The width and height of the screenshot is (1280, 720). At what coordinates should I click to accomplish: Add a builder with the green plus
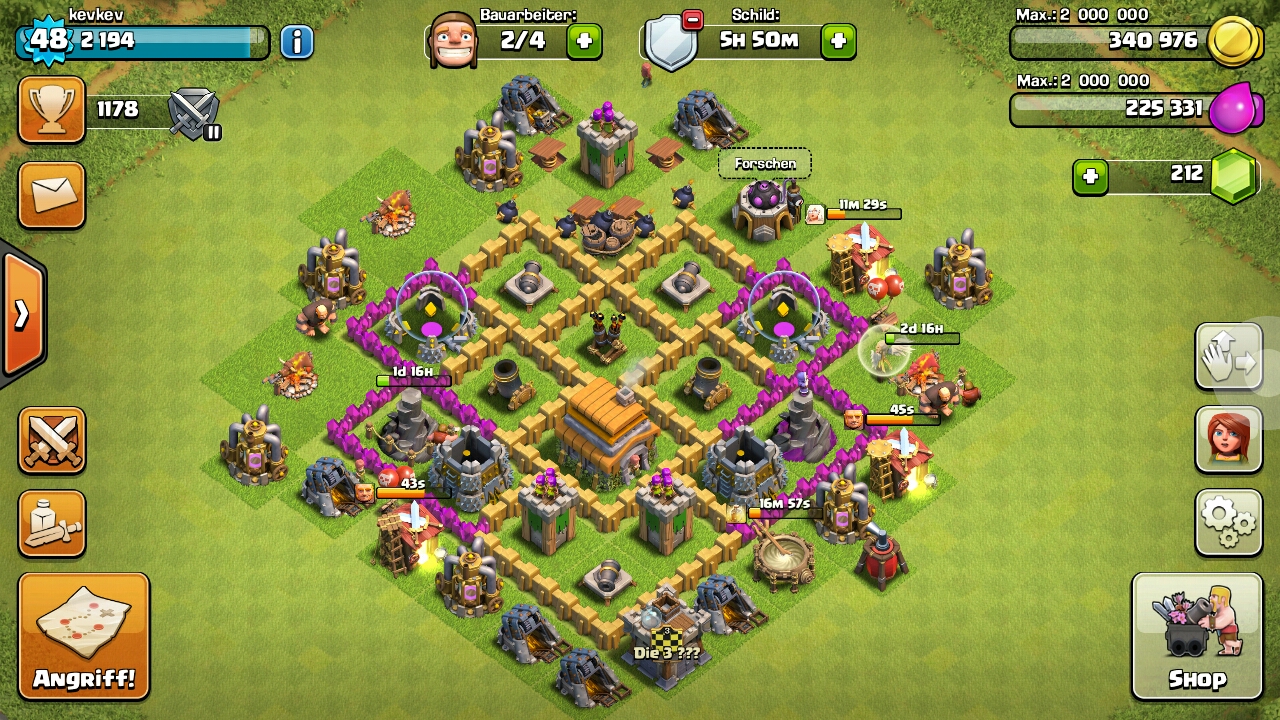[584, 42]
